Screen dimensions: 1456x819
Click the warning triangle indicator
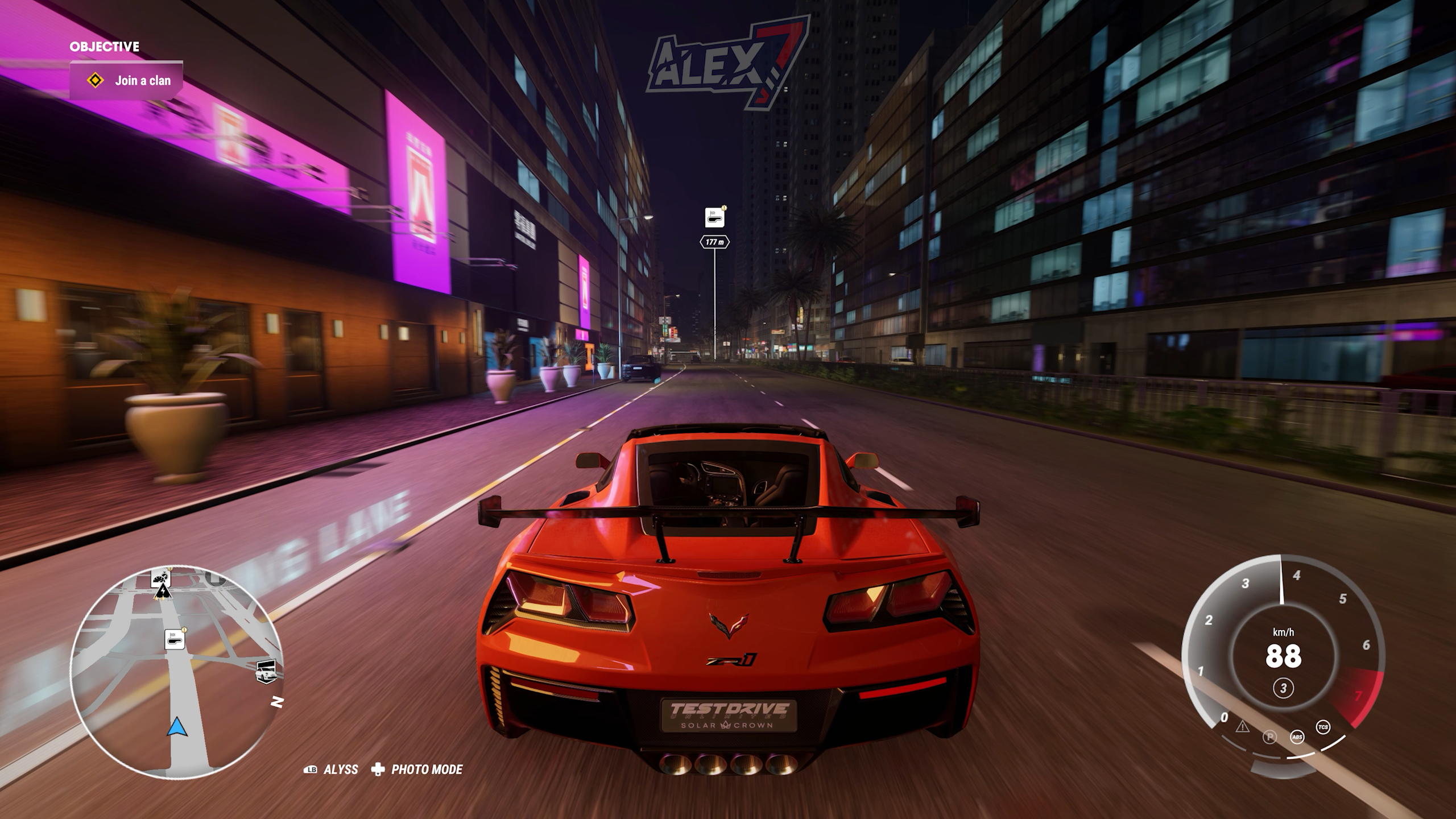point(1242,727)
